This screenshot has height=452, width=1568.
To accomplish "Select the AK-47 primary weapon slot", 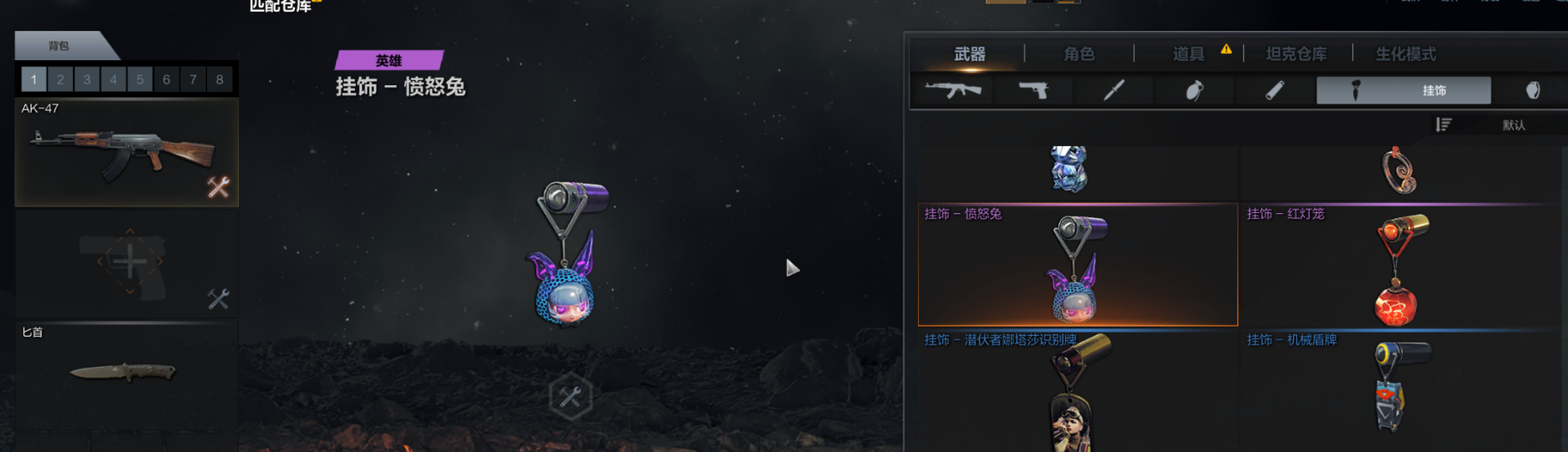I will [126, 153].
